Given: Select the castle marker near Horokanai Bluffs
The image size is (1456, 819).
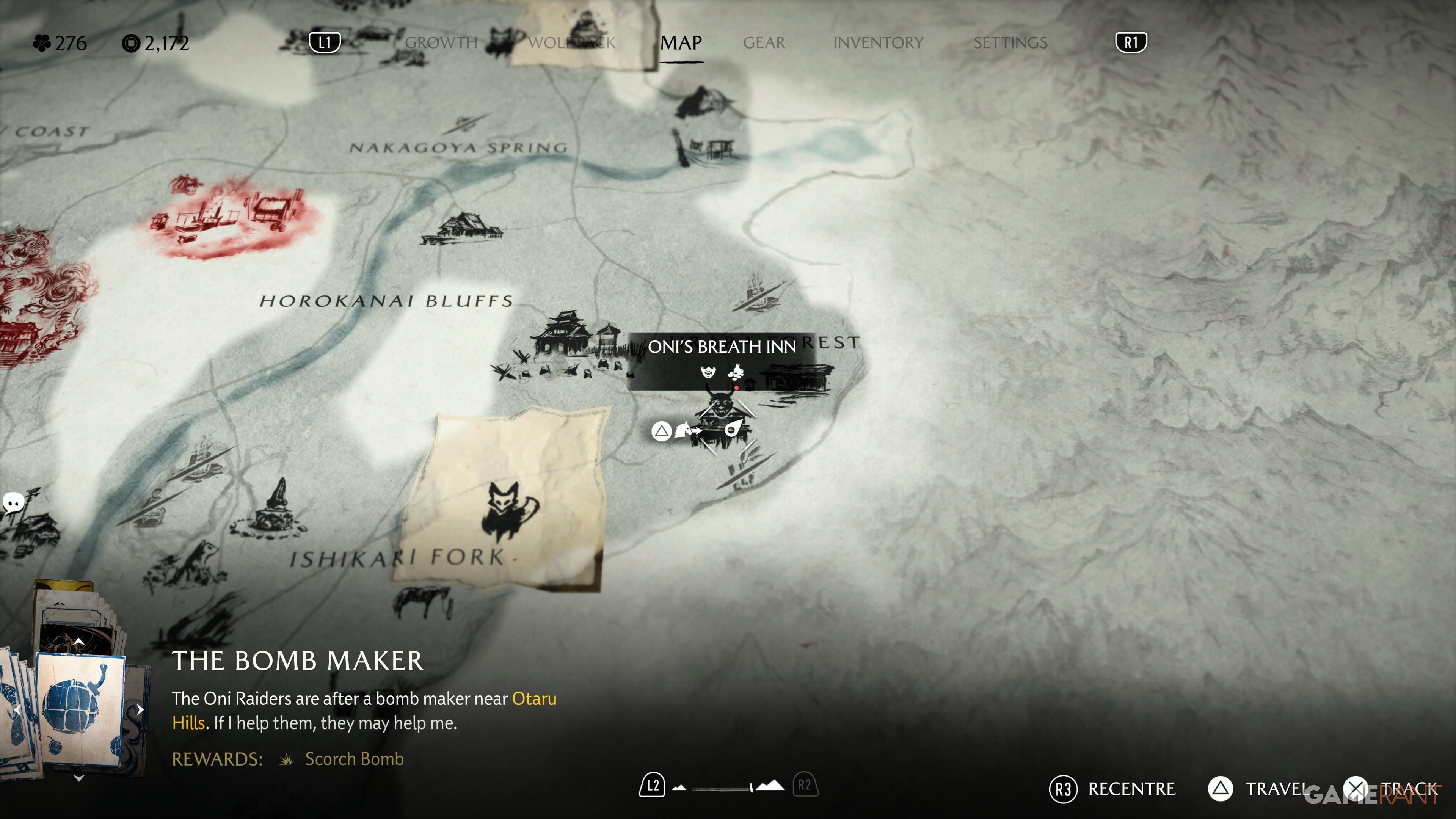Looking at the screenshot, I should pos(565,334).
